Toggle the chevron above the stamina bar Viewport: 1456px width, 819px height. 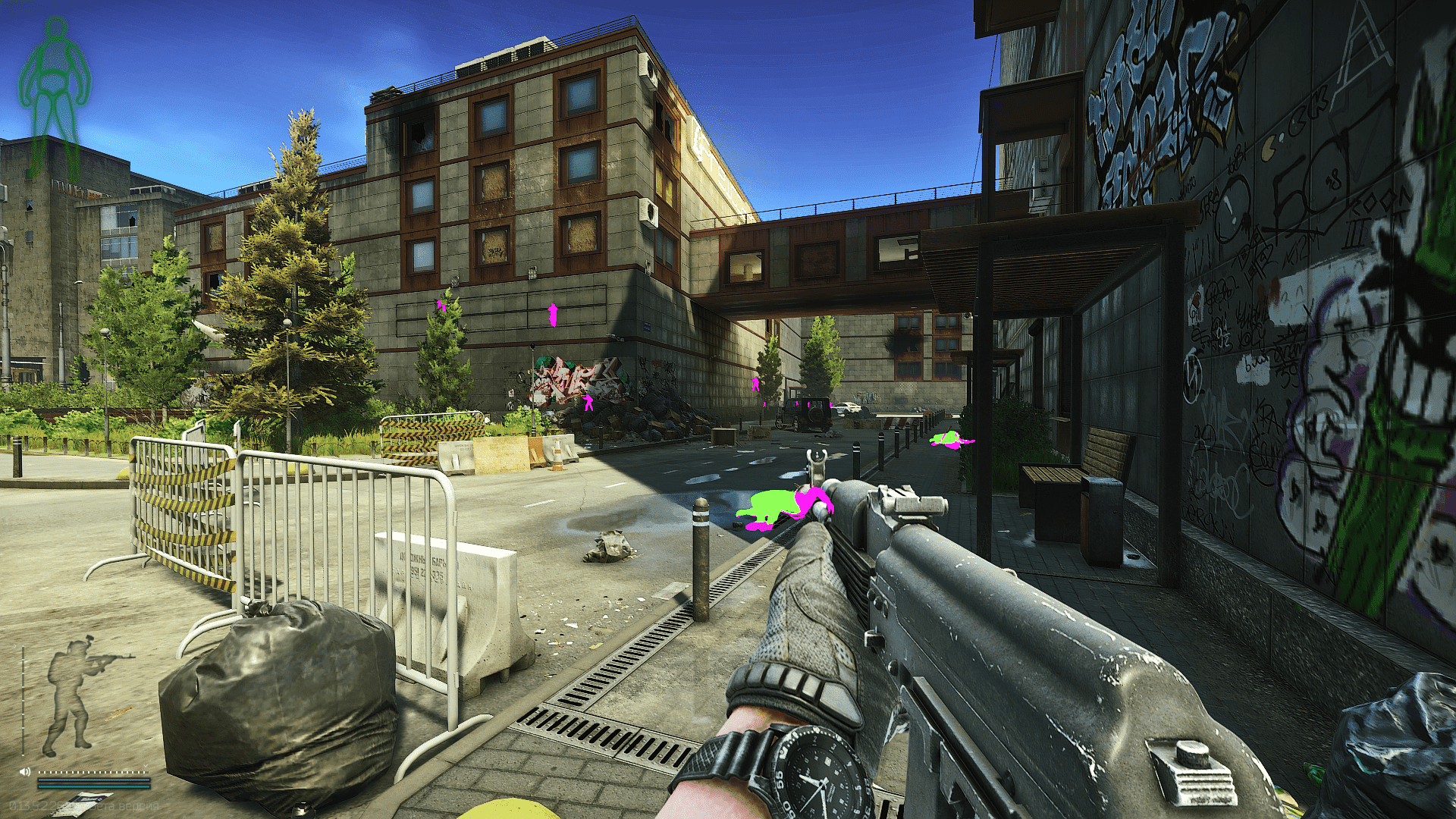146,766
